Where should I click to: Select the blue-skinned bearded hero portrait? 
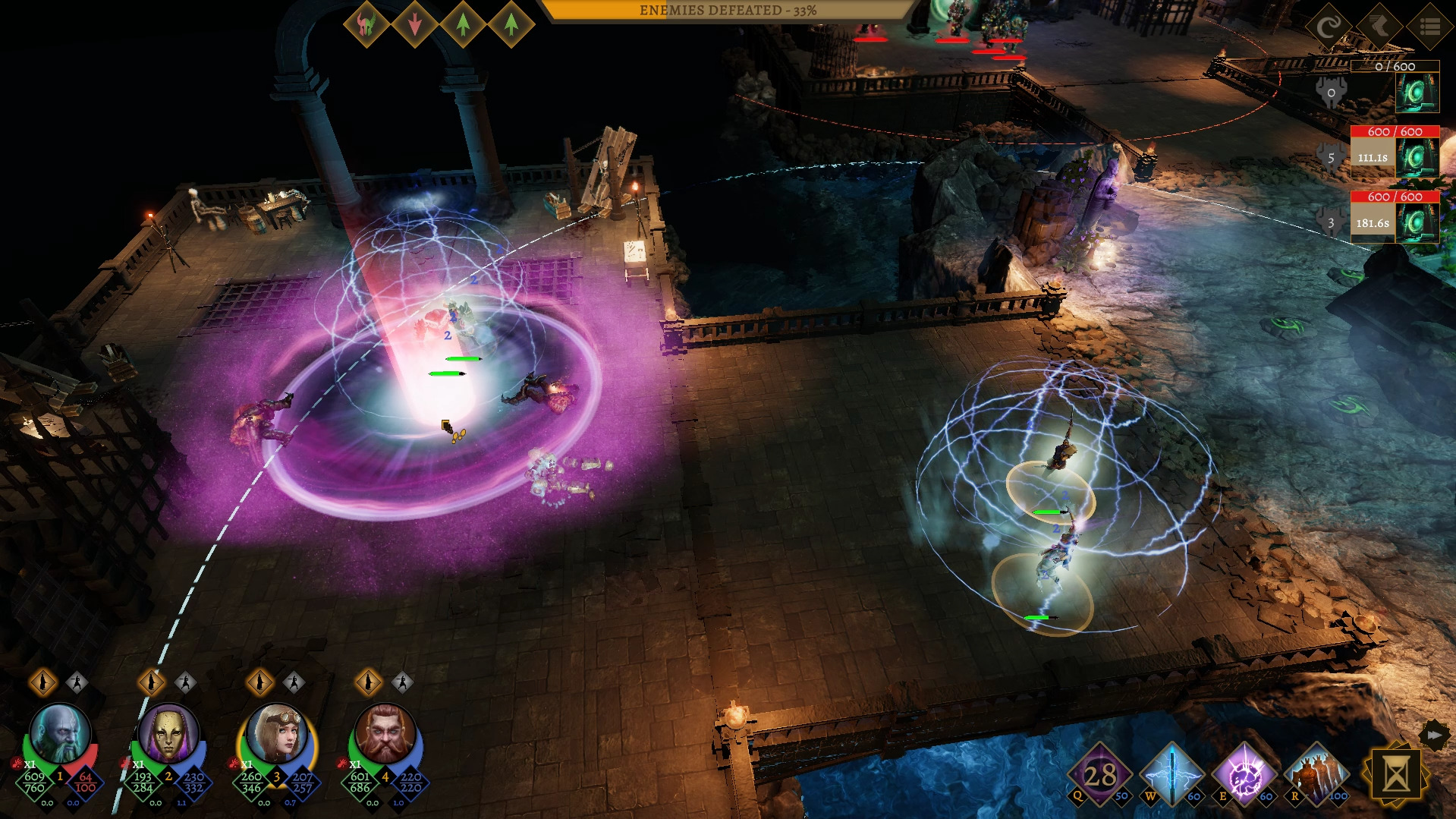(59, 733)
